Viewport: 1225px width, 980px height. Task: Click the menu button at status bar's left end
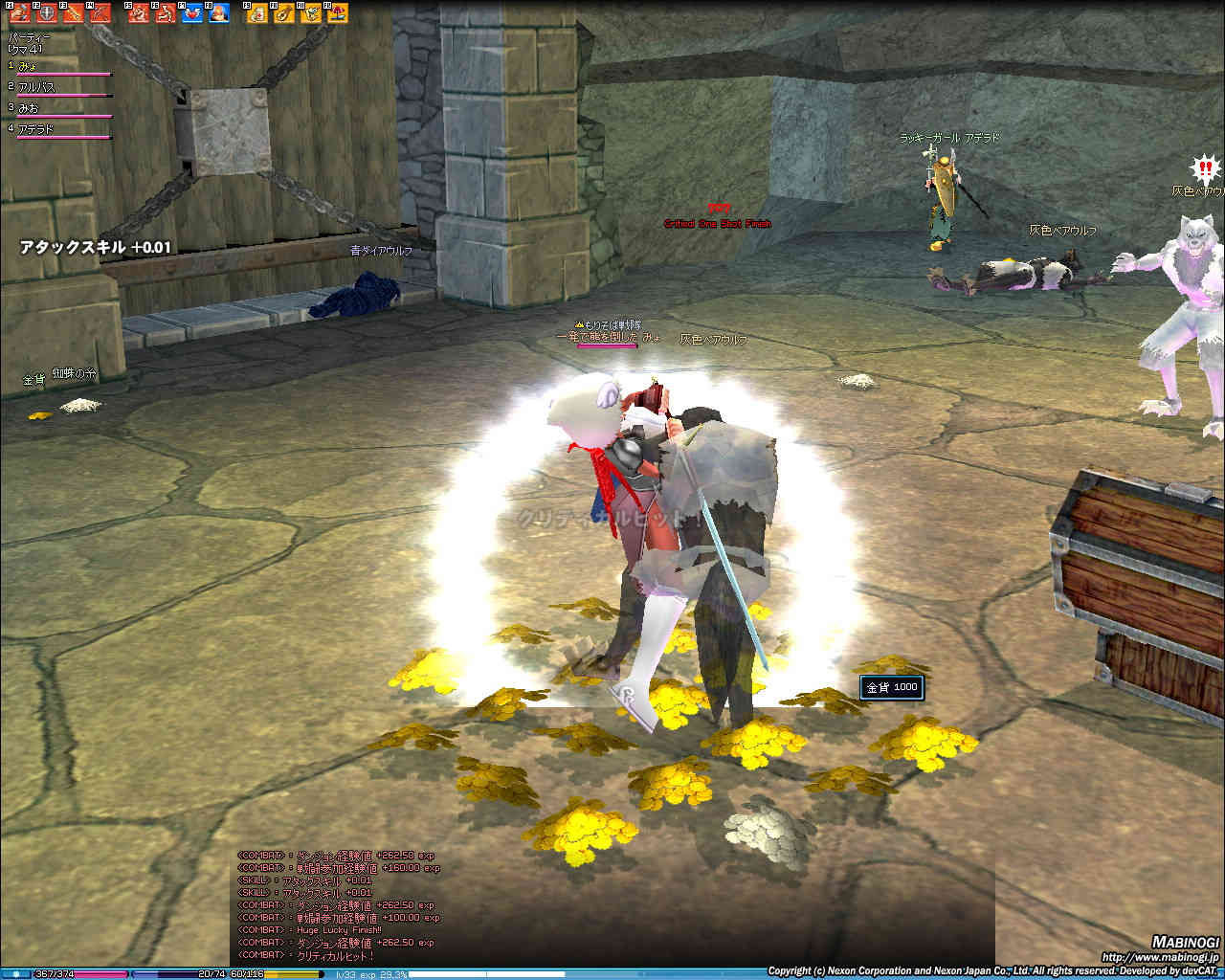click(16, 974)
